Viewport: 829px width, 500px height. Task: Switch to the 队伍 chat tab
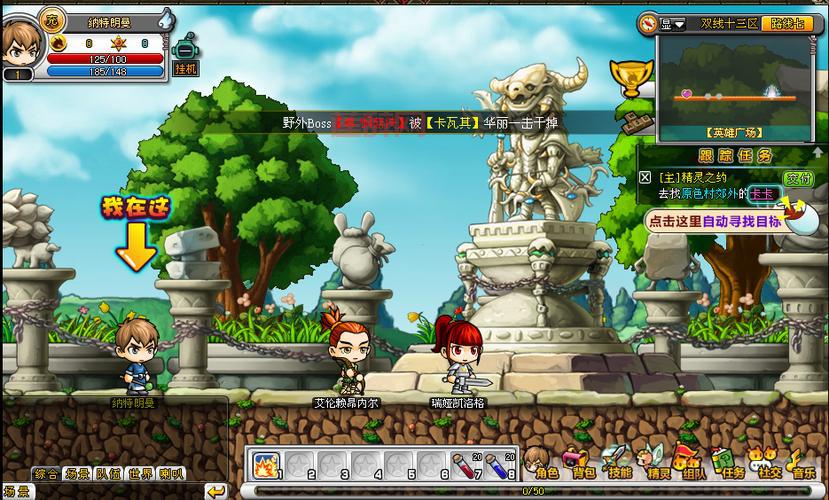(108, 474)
